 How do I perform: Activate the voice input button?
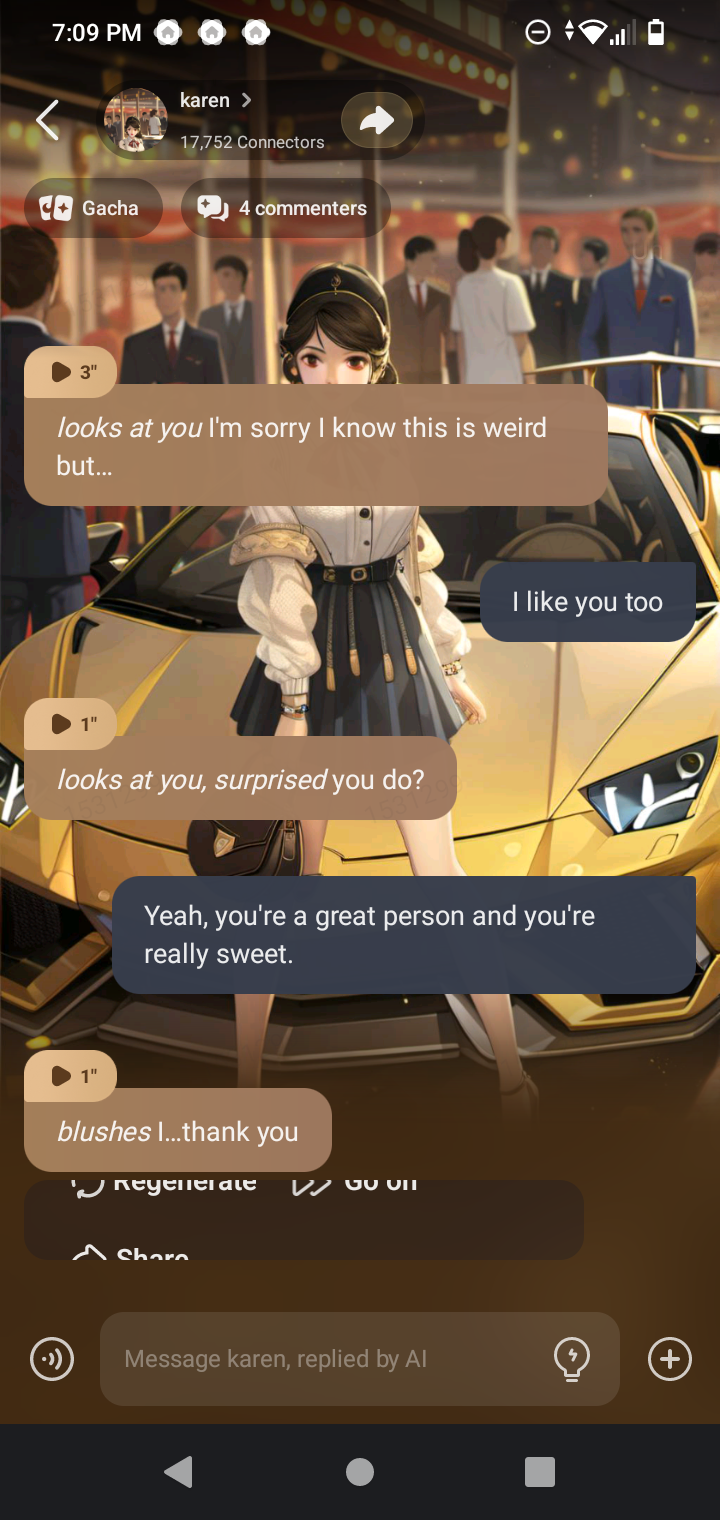coord(52,1359)
